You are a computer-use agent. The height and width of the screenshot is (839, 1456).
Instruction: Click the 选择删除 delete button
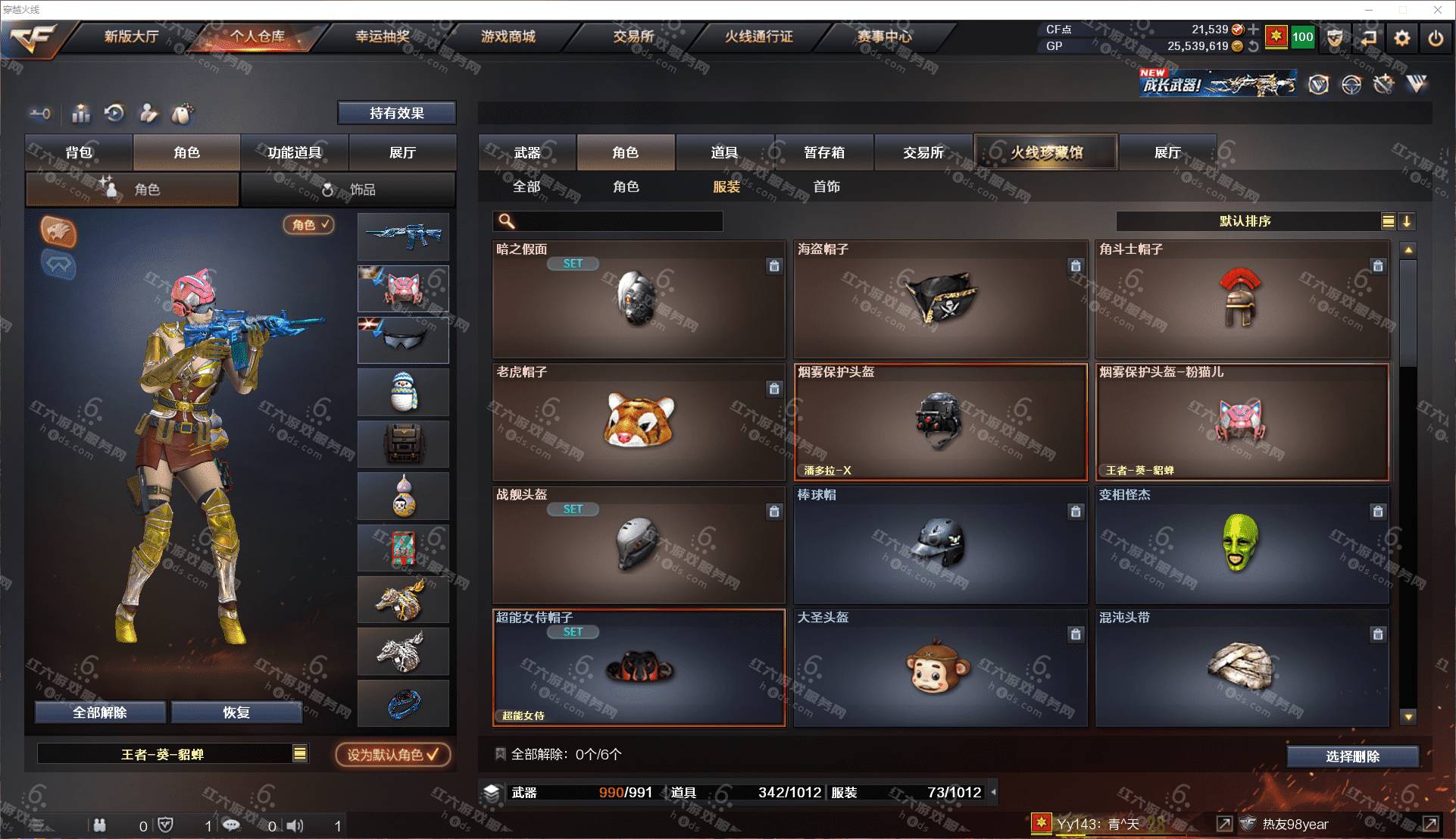point(1352,756)
